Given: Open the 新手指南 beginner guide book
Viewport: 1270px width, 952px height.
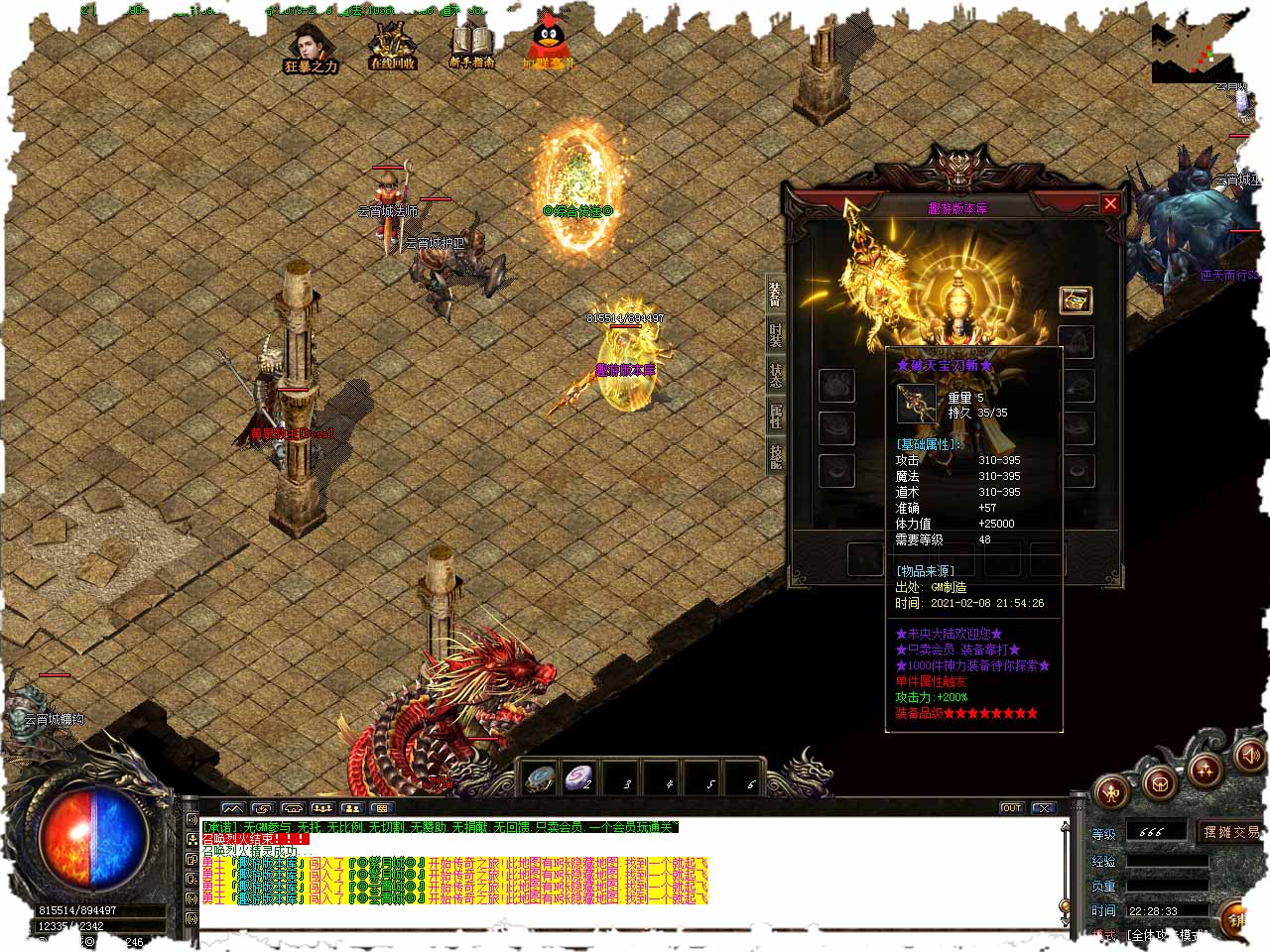Looking at the screenshot, I should click(472, 46).
